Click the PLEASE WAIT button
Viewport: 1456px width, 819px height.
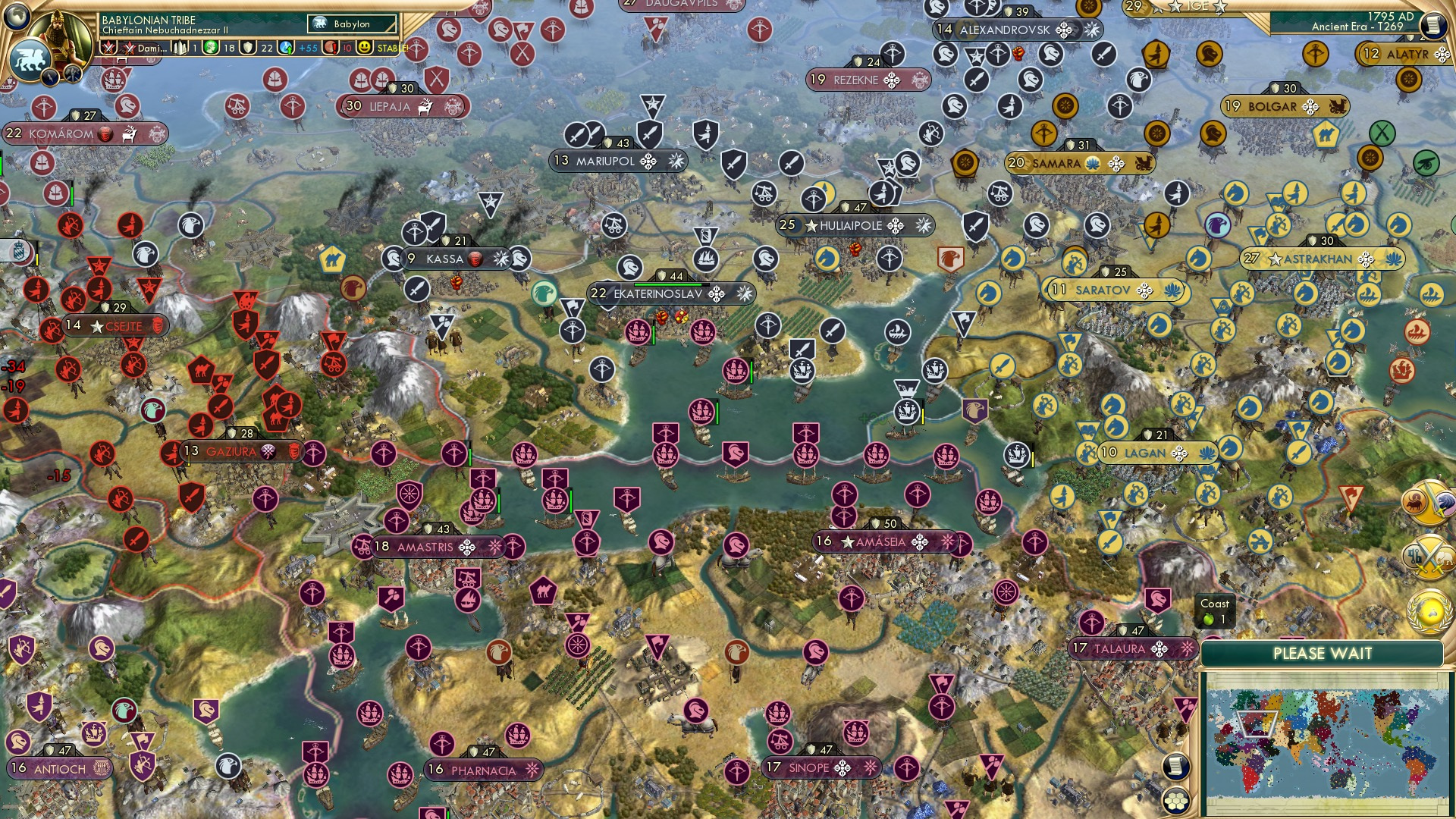(x=1323, y=652)
